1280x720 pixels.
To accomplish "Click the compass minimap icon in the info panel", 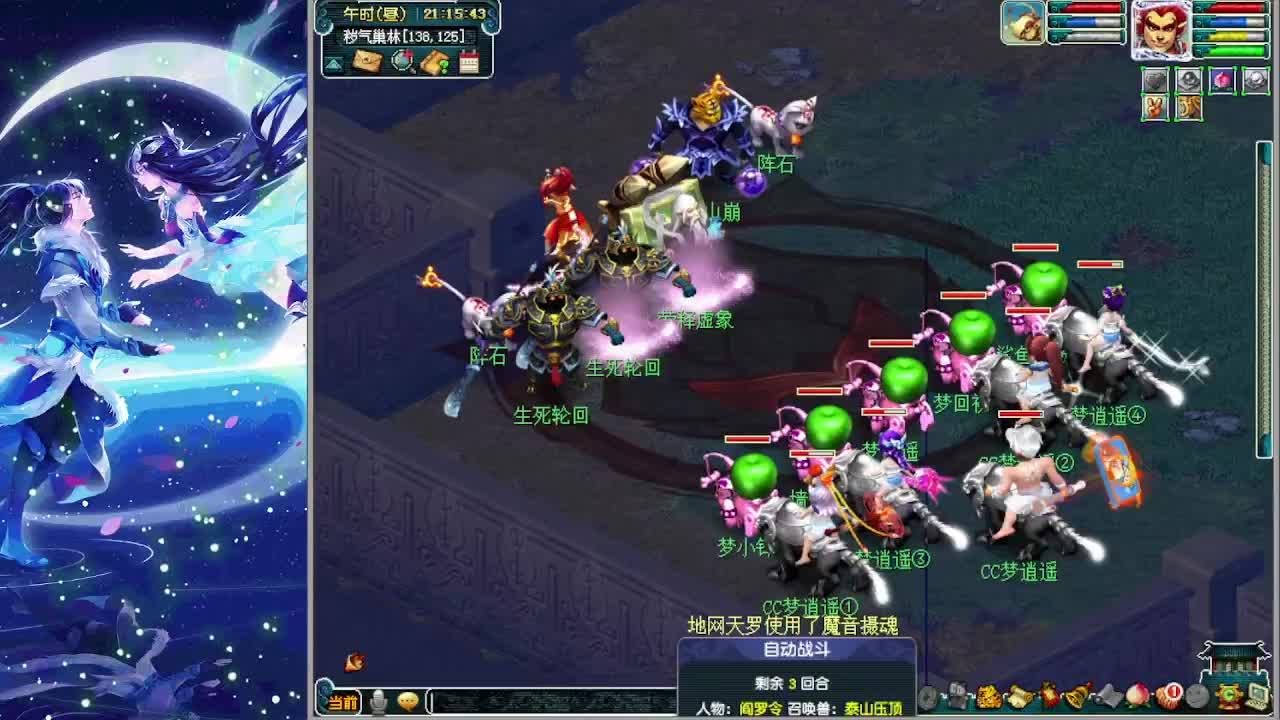I will click(401, 61).
